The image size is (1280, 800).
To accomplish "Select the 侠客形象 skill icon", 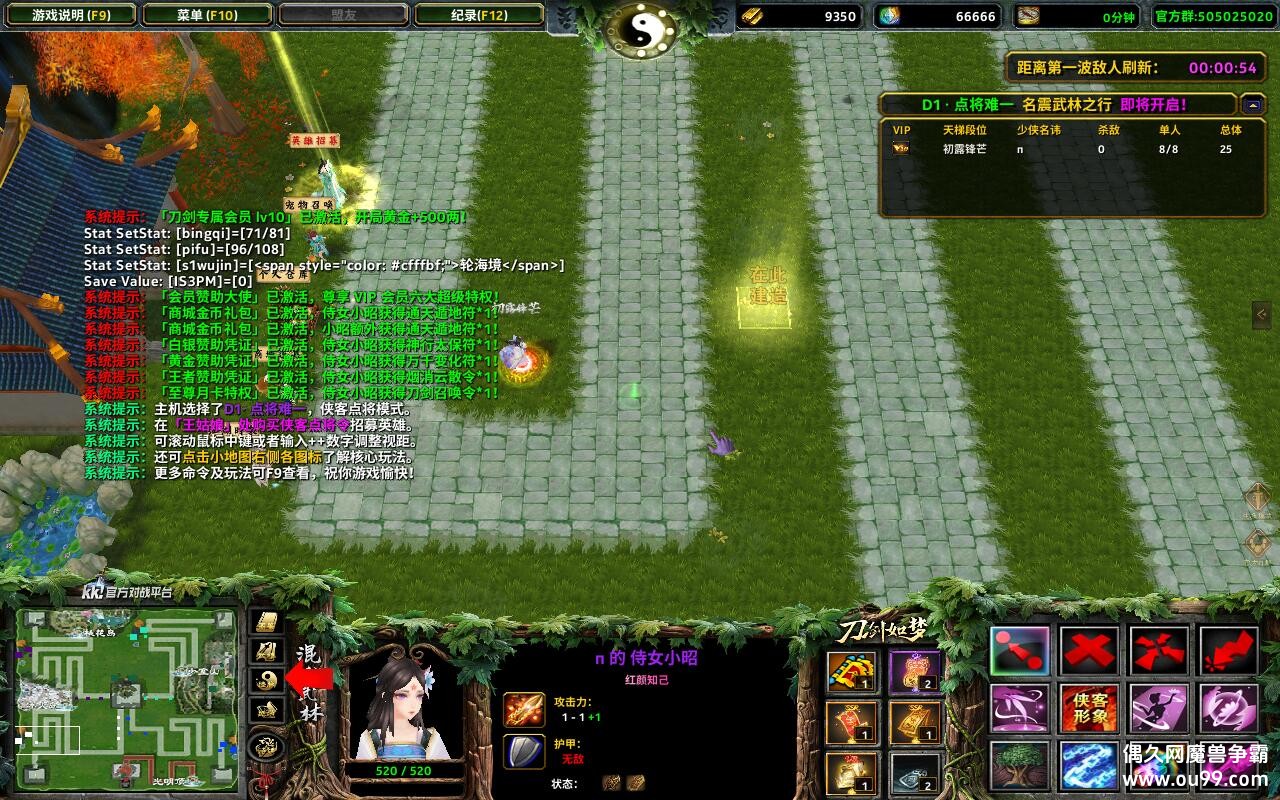I will 1090,708.
